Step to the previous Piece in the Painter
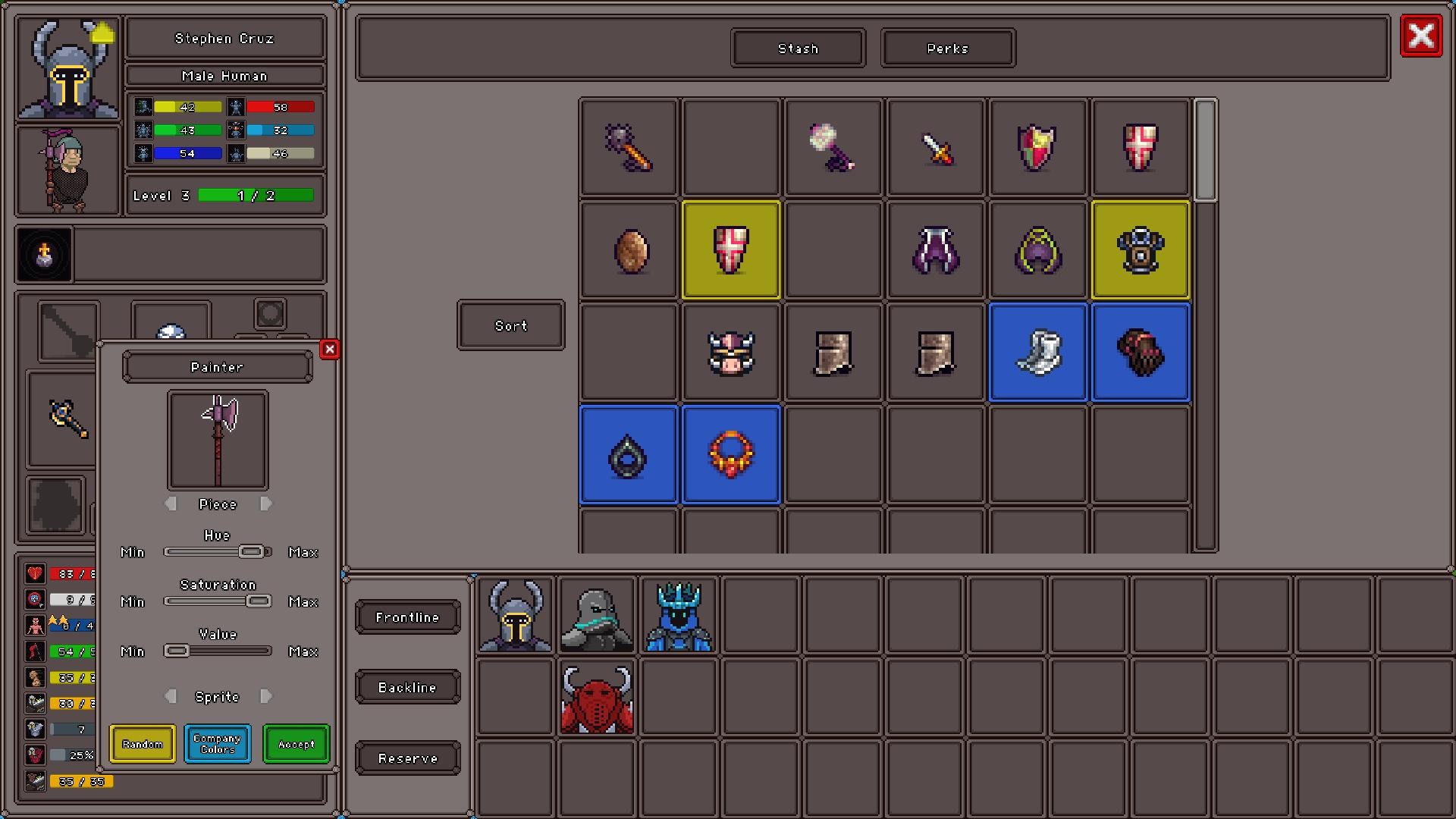 170,503
